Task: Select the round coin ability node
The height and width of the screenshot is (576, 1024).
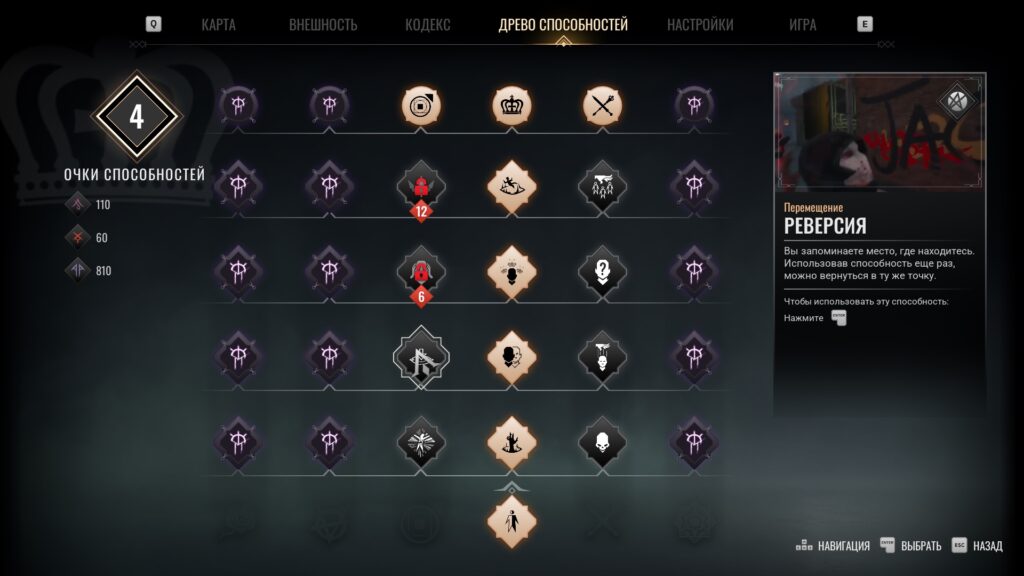Action: [421, 104]
